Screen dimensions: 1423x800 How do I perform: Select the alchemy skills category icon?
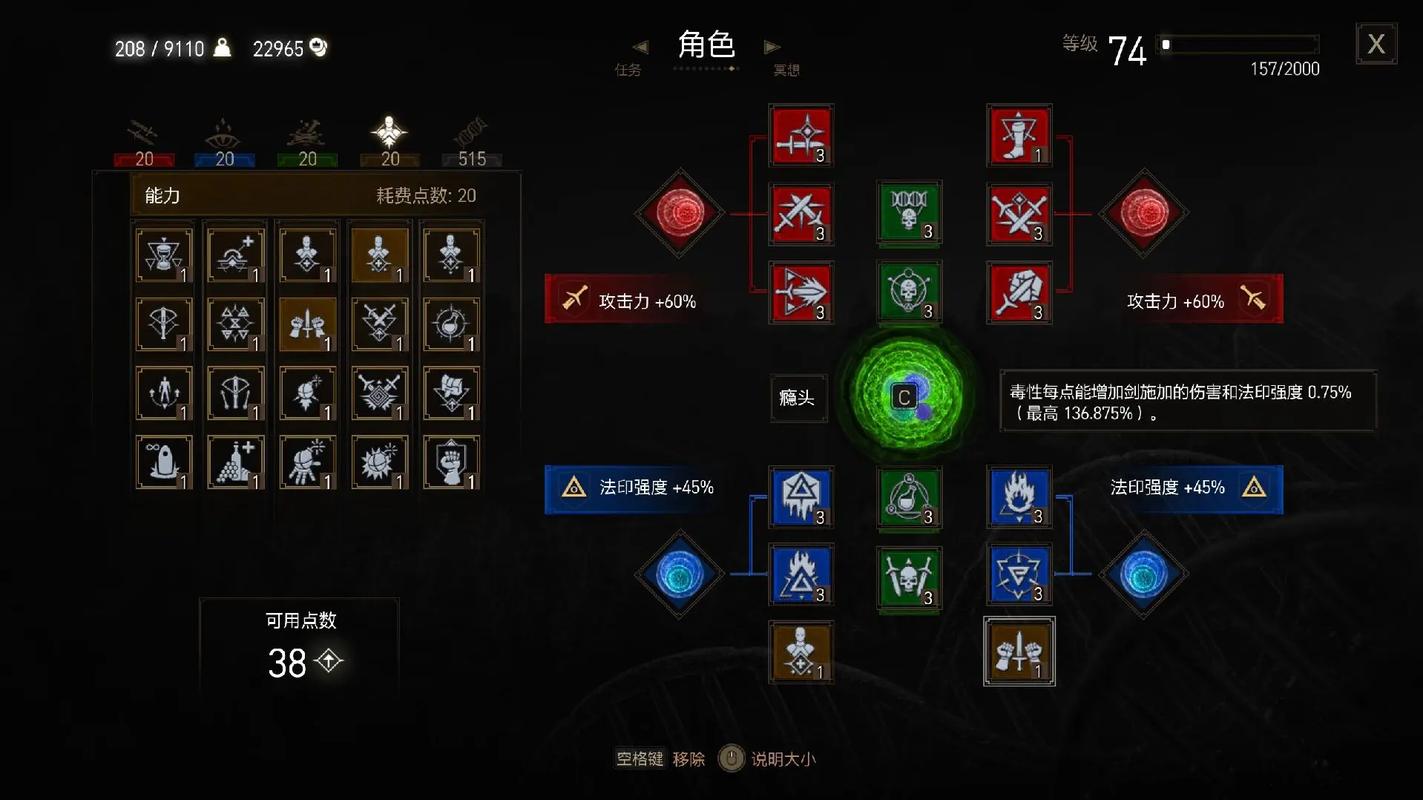[x=307, y=132]
